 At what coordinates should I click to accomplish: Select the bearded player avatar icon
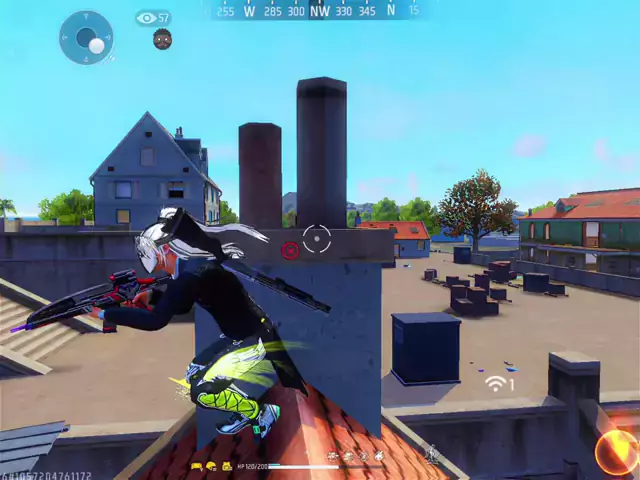[x=162, y=39]
